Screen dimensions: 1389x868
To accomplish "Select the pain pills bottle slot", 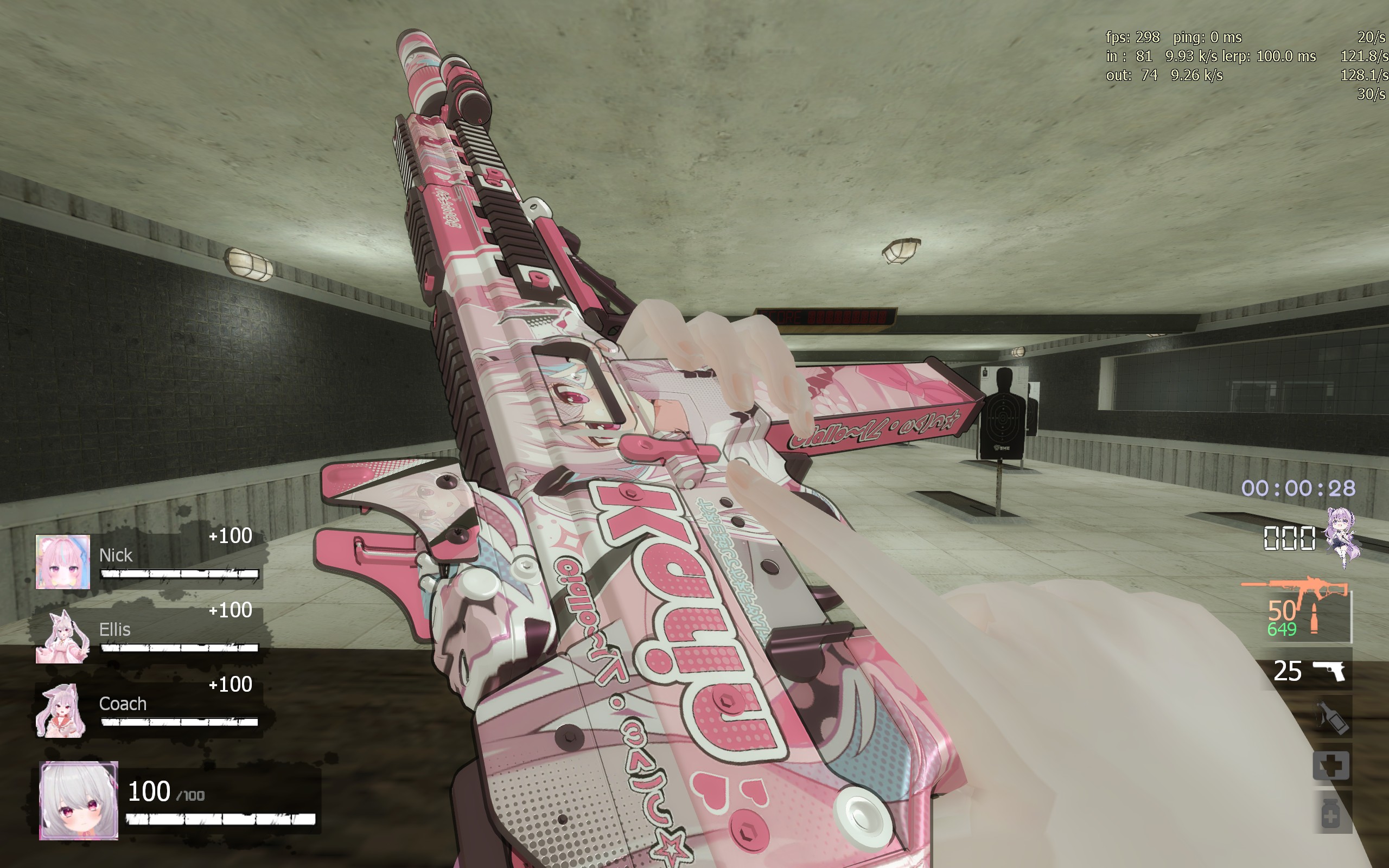I will pos(1331,813).
